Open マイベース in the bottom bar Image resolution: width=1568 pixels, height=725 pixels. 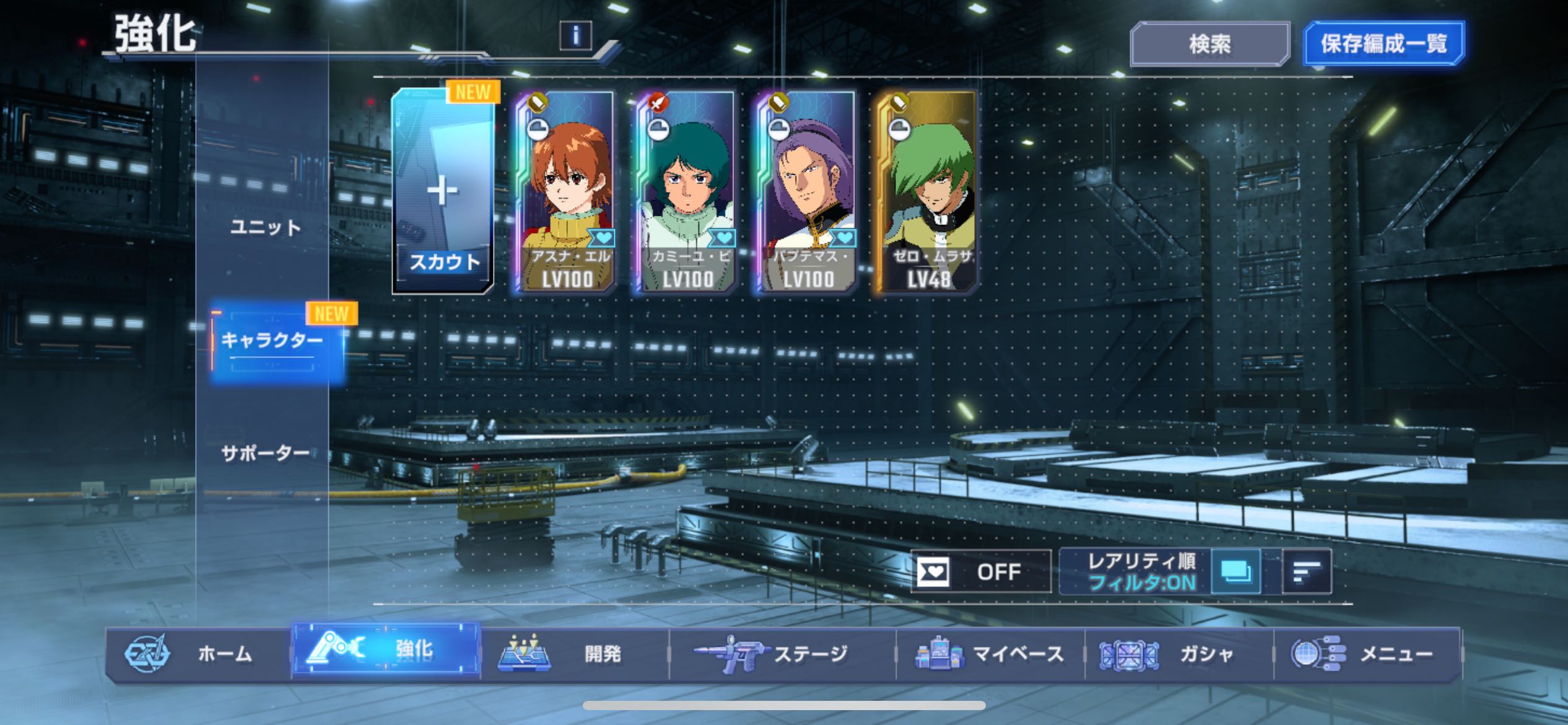pos(990,654)
